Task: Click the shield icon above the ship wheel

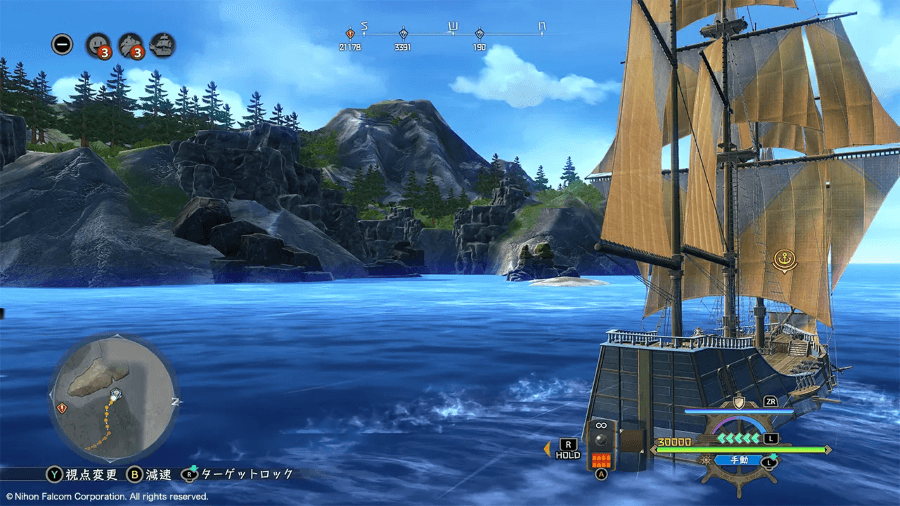Action: (739, 402)
